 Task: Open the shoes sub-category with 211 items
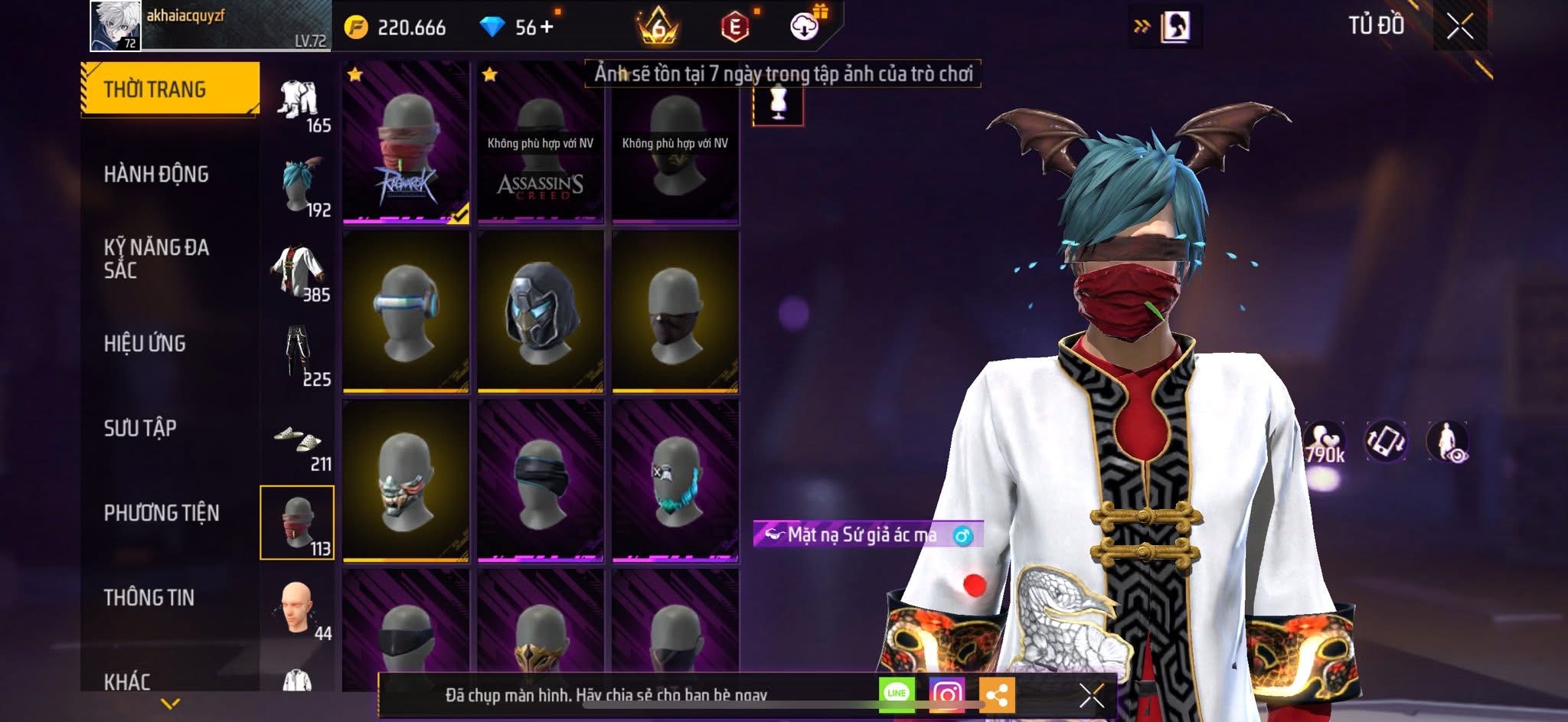tap(299, 447)
